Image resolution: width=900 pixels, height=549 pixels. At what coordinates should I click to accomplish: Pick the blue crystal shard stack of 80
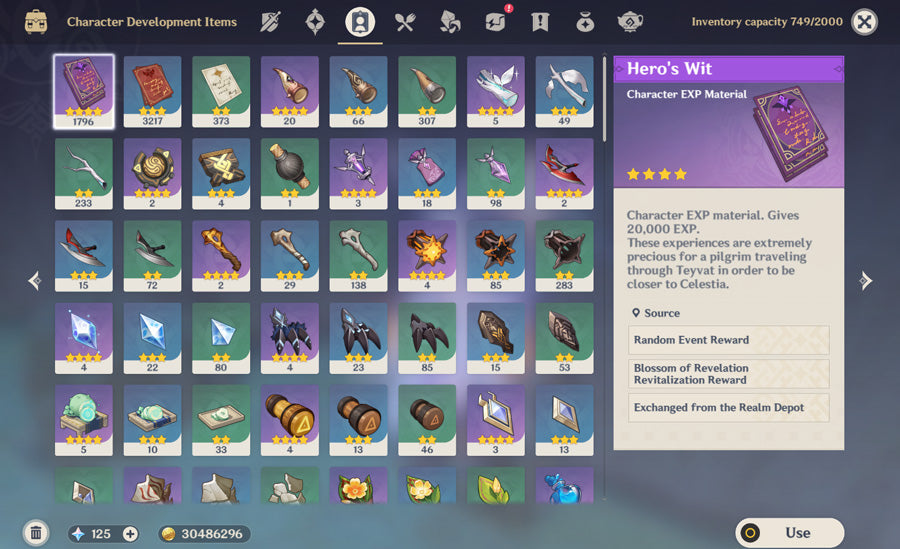coord(221,338)
